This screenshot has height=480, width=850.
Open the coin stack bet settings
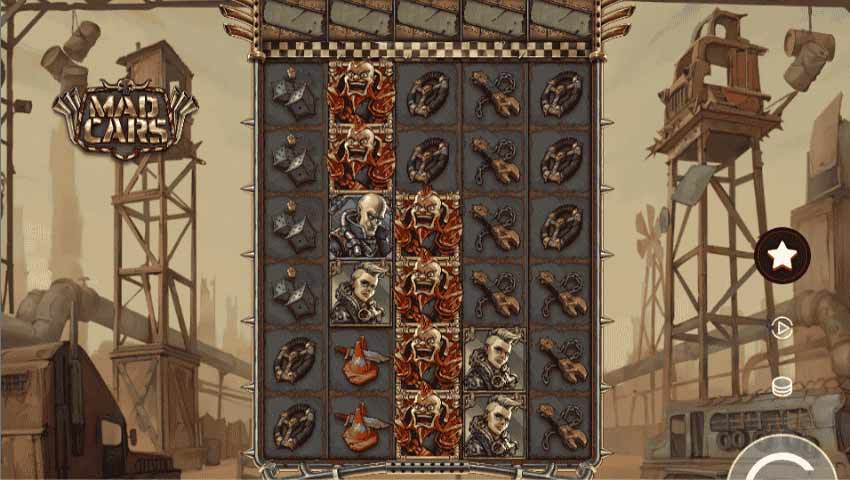[x=782, y=386]
